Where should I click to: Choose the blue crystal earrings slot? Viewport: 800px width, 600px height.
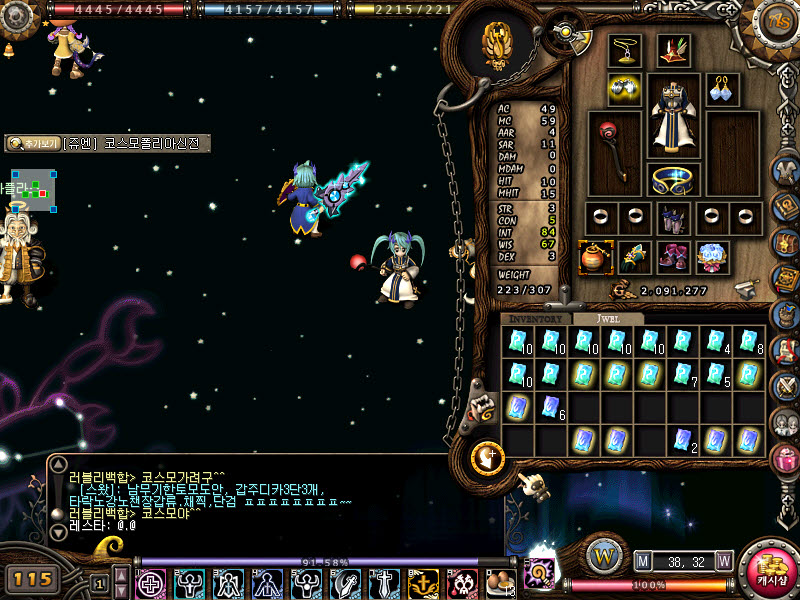pos(722,89)
